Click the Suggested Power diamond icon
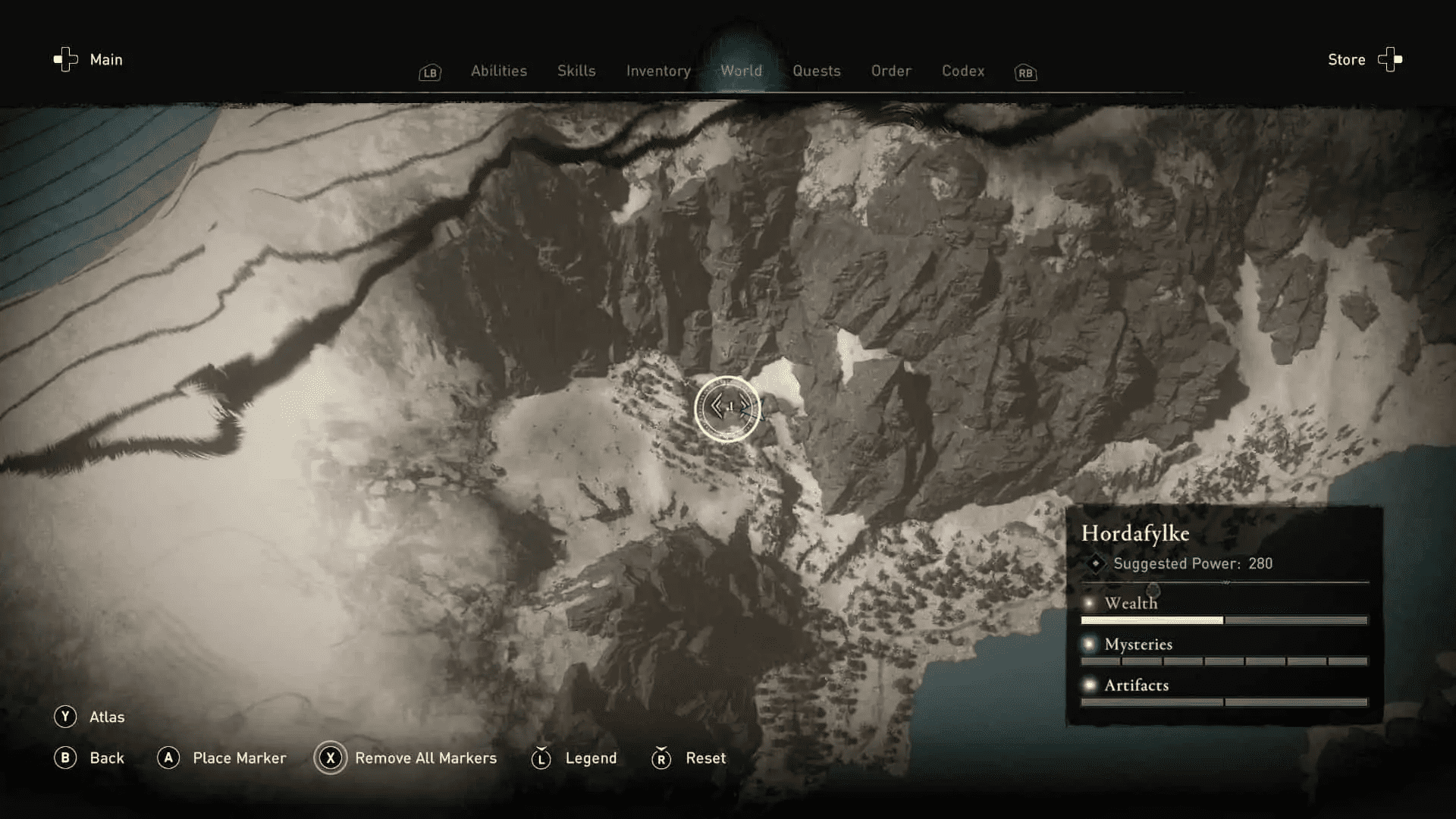This screenshot has height=819, width=1456. 1095,563
